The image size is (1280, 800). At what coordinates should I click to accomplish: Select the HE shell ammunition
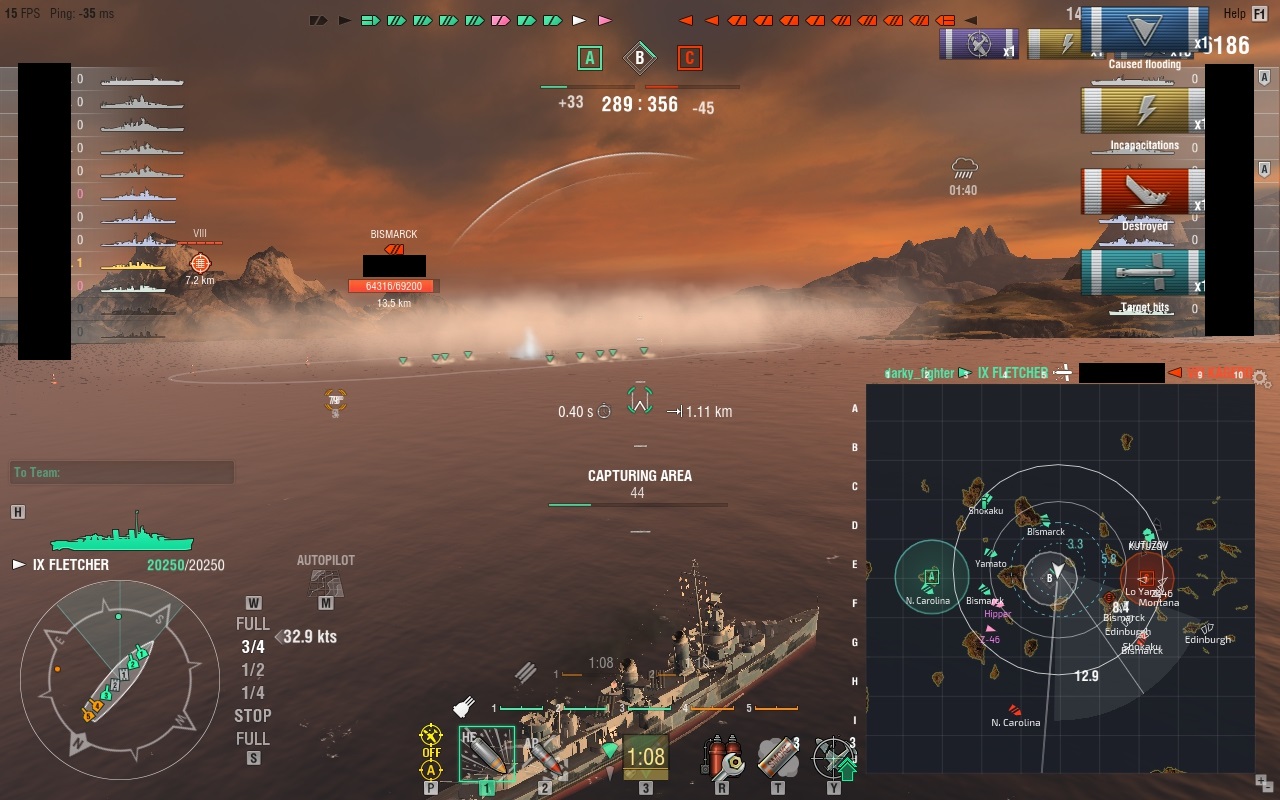(486, 754)
